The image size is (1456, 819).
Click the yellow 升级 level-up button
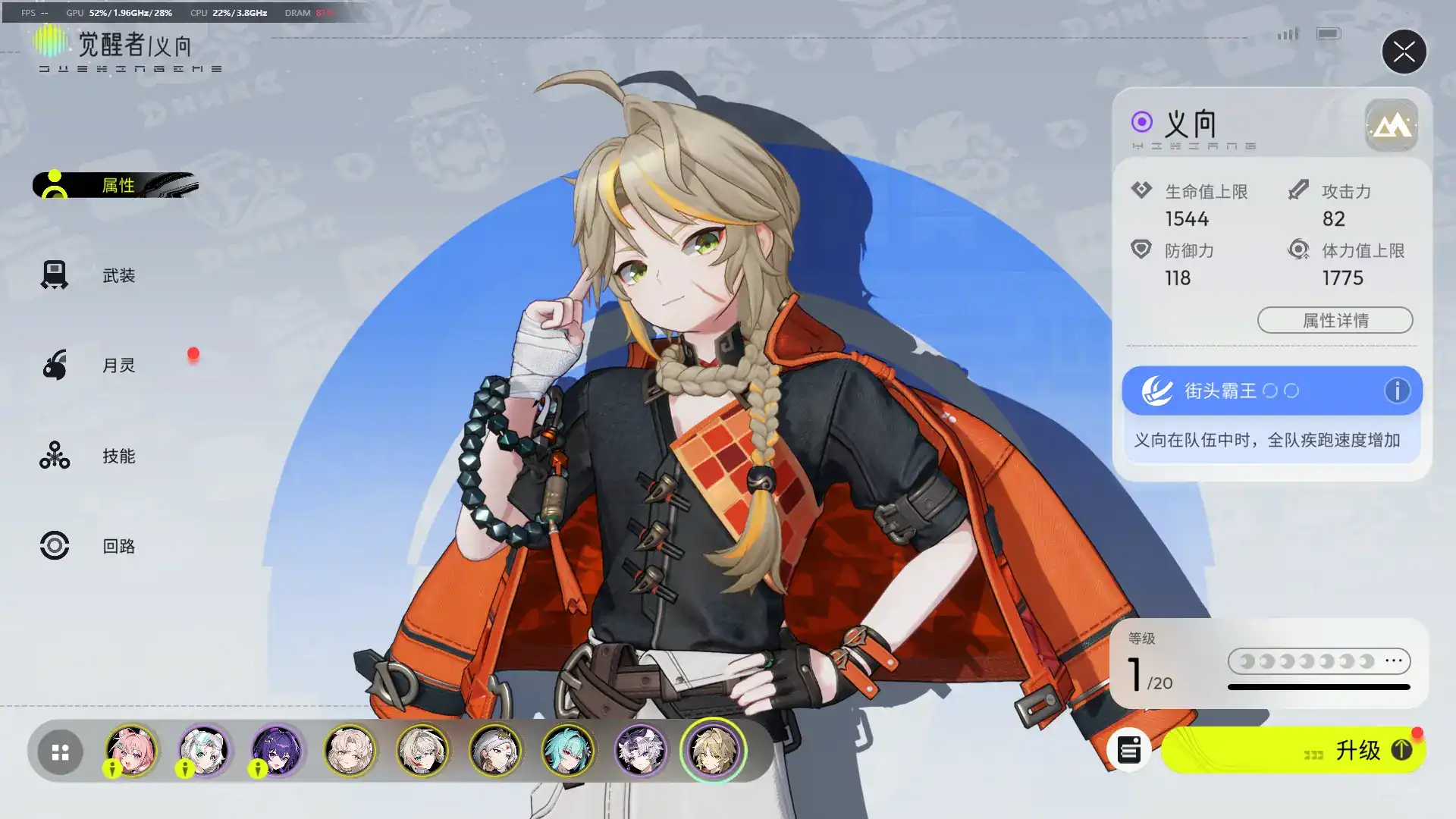coord(1294,751)
